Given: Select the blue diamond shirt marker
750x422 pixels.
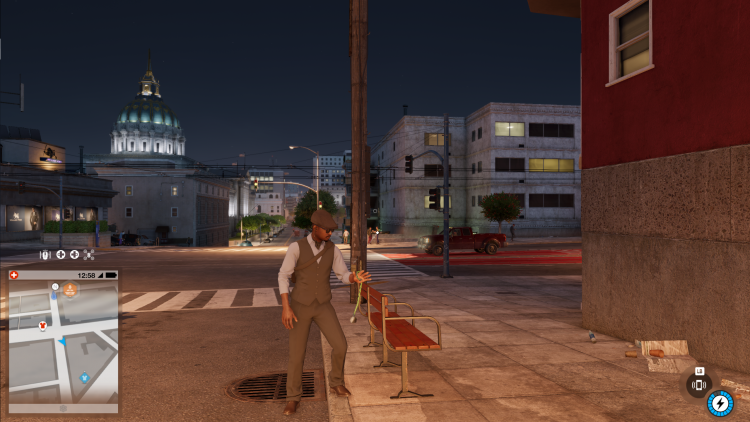Looking at the screenshot, I should tap(85, 378).
